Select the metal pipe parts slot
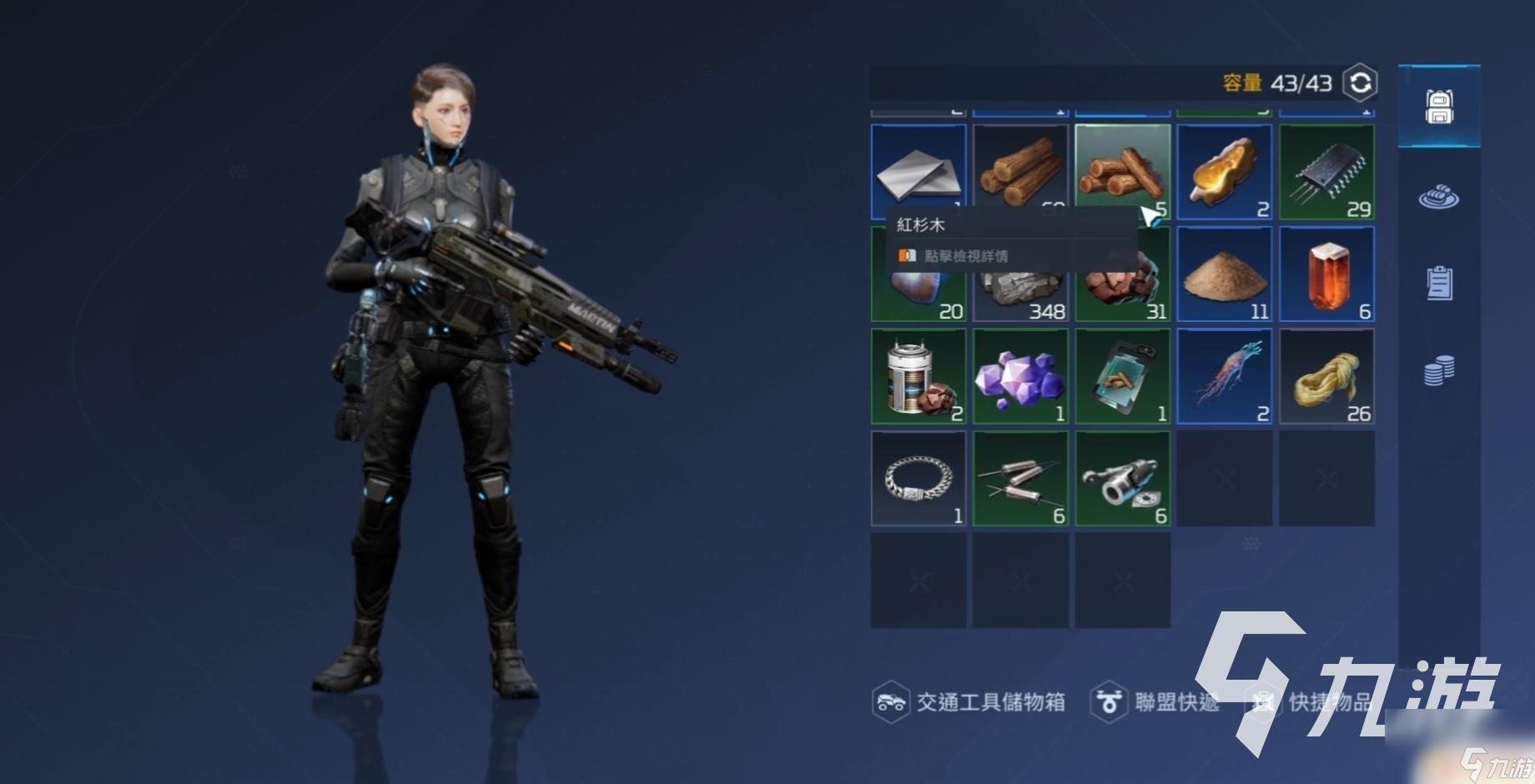 point(1122,479)
